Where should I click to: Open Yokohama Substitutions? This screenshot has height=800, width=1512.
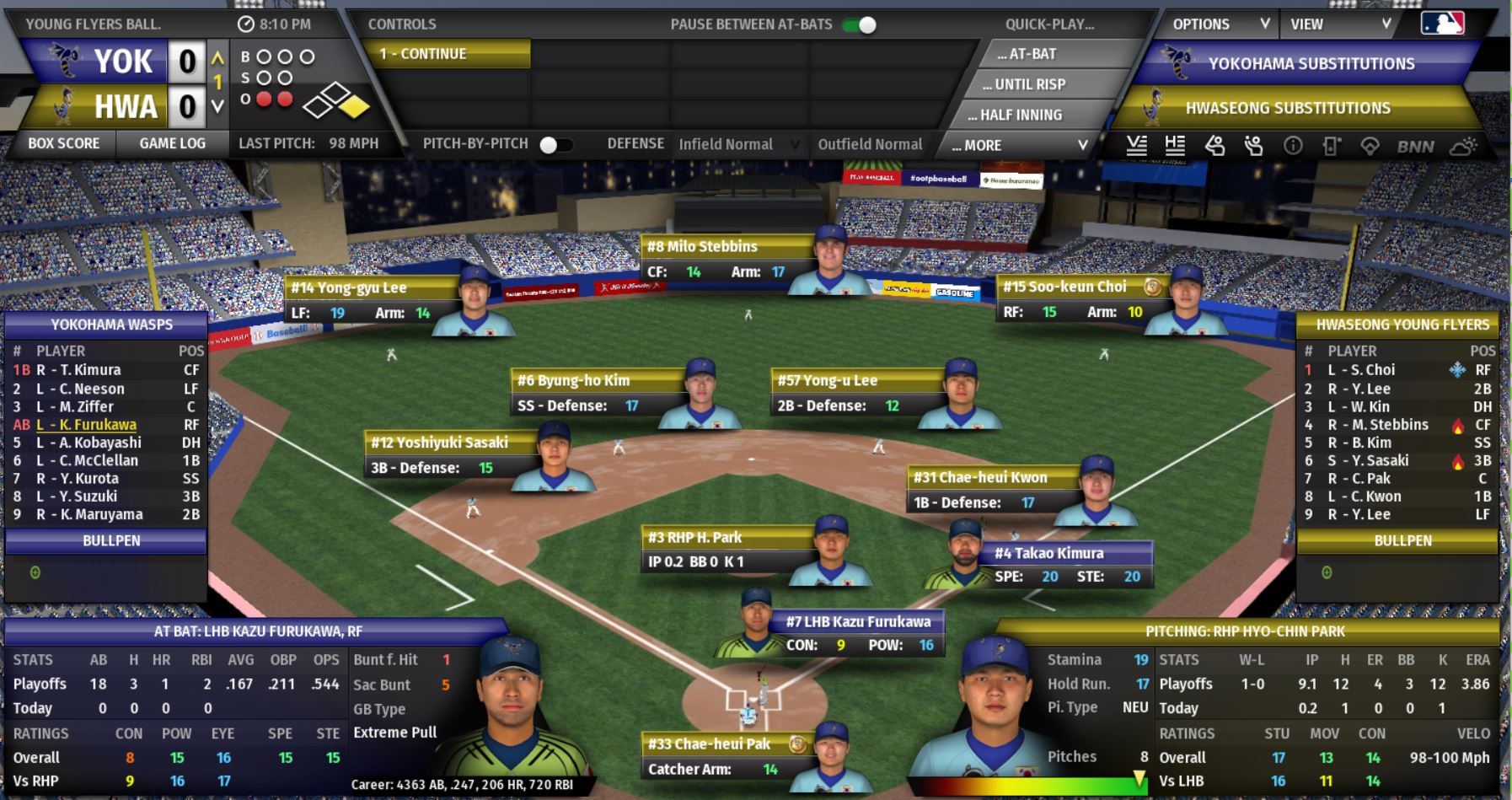coord(1311,63)
